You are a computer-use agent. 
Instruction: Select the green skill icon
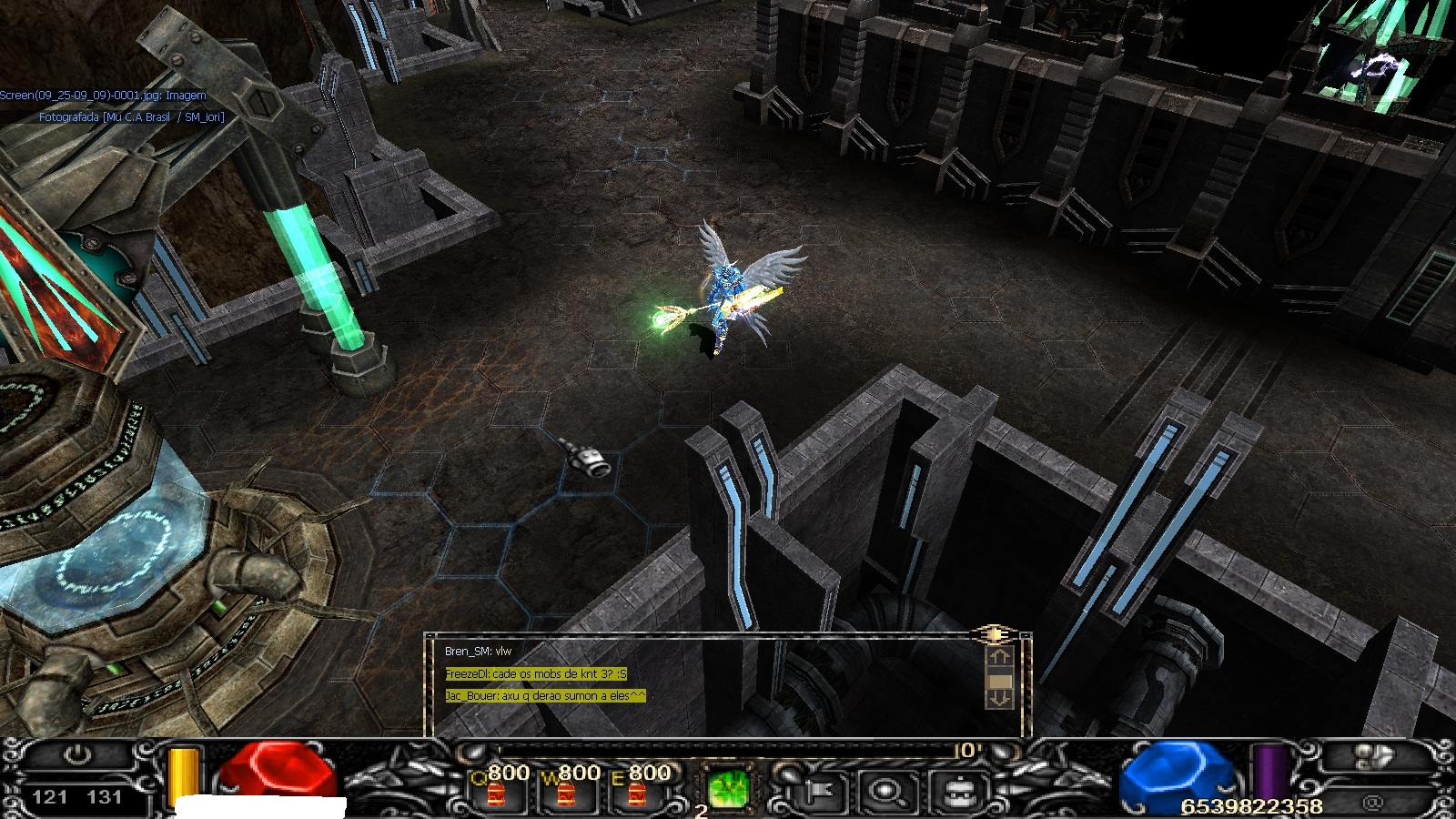click(728, 788)
